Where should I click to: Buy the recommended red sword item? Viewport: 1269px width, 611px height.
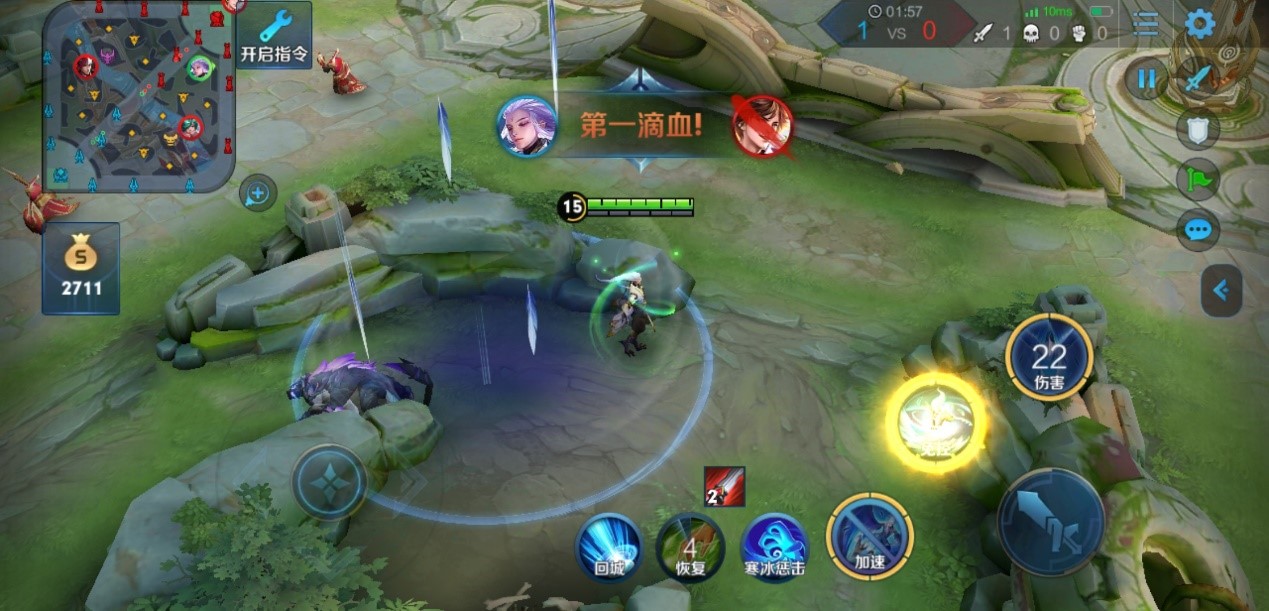(x=724, y=486)
